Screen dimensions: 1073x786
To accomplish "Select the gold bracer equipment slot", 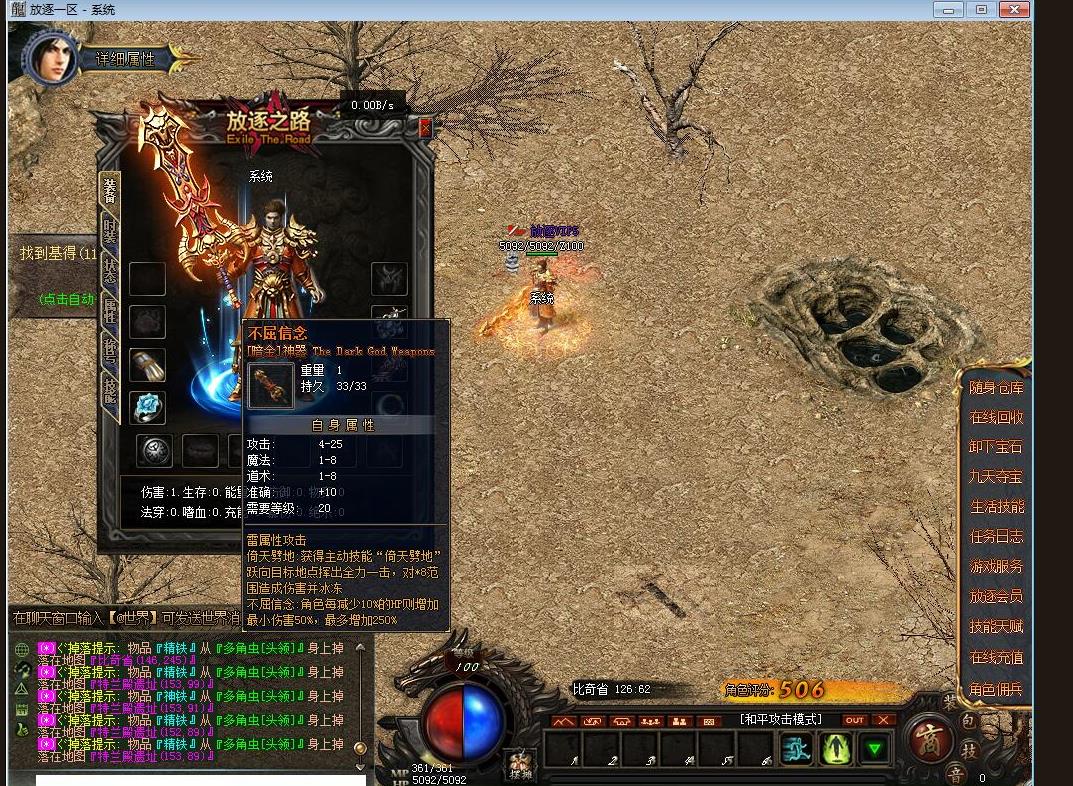I will (148, 363).
